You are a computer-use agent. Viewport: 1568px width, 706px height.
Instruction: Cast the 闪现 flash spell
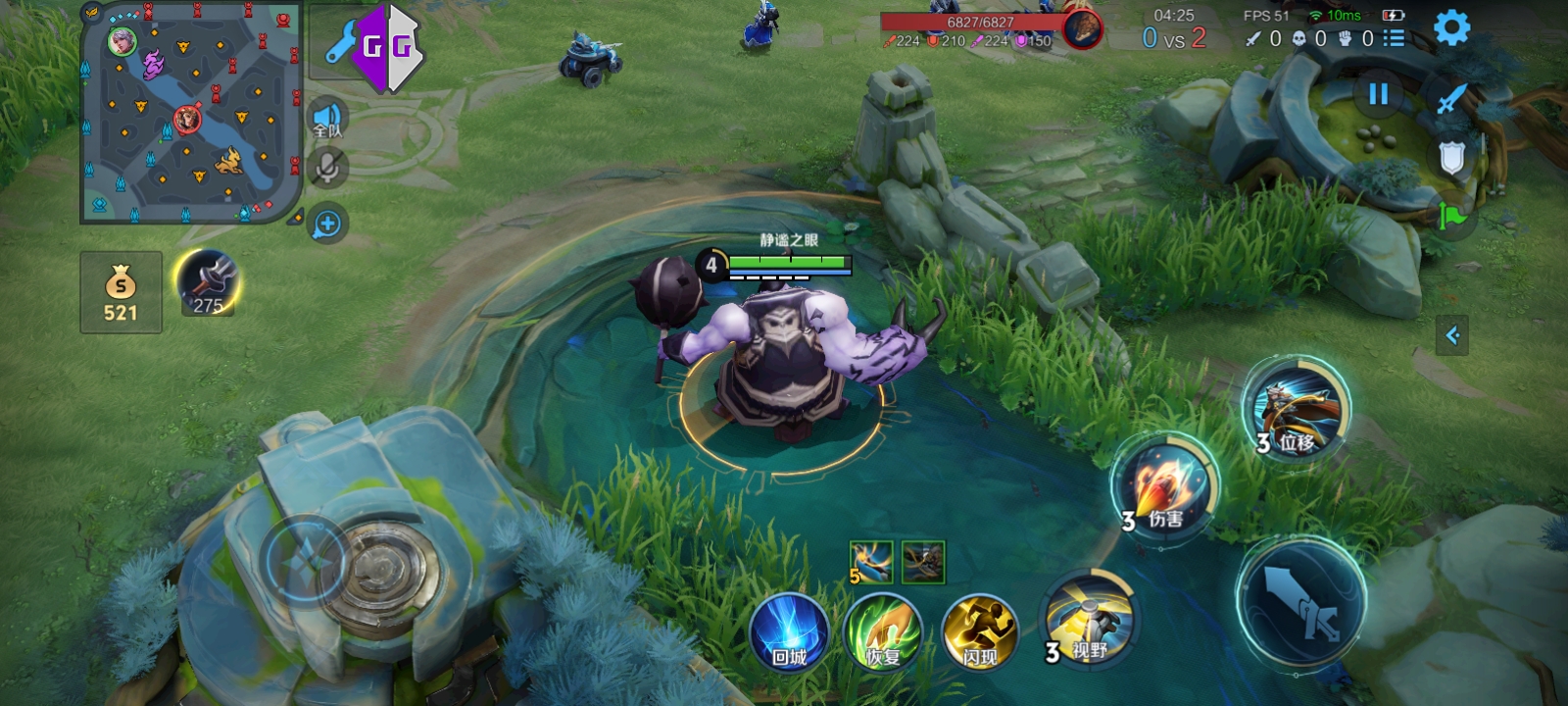coord(979,632)
